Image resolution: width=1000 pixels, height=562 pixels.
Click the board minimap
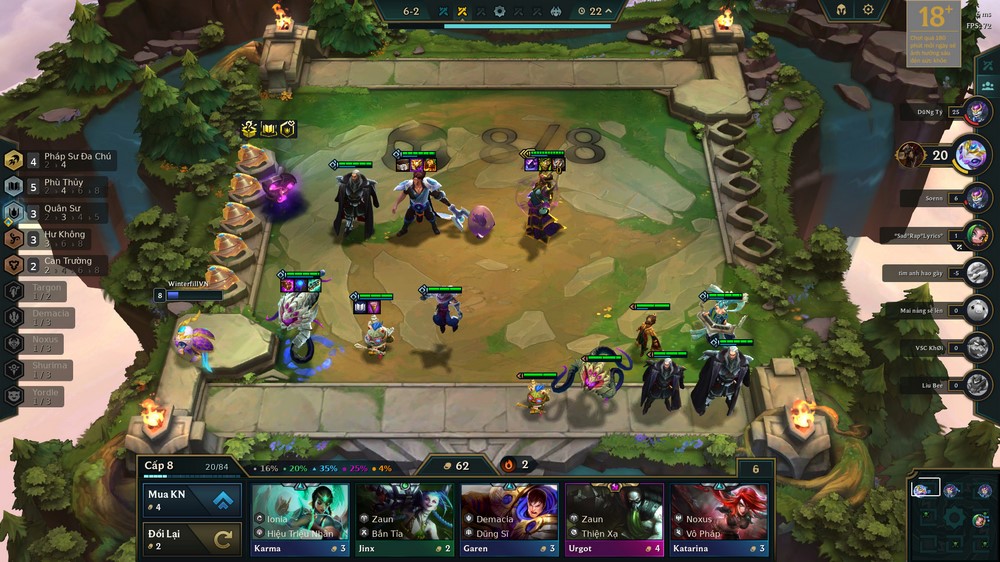click(x=953, y=516)
